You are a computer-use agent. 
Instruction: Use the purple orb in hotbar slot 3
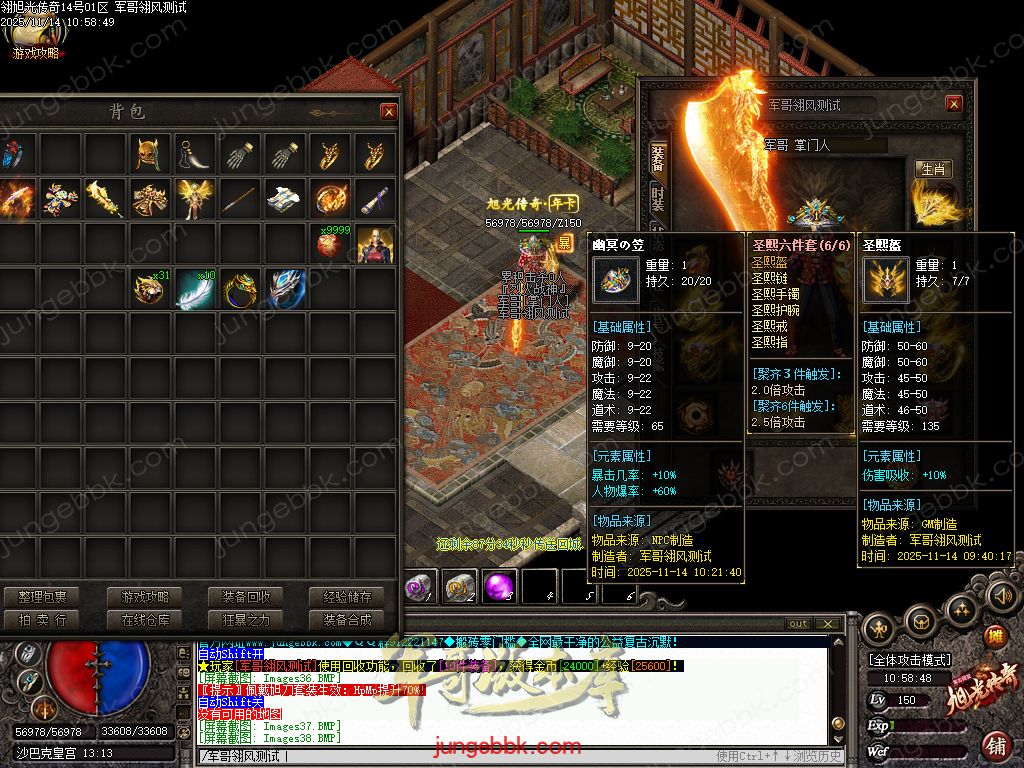coord(498,587)
